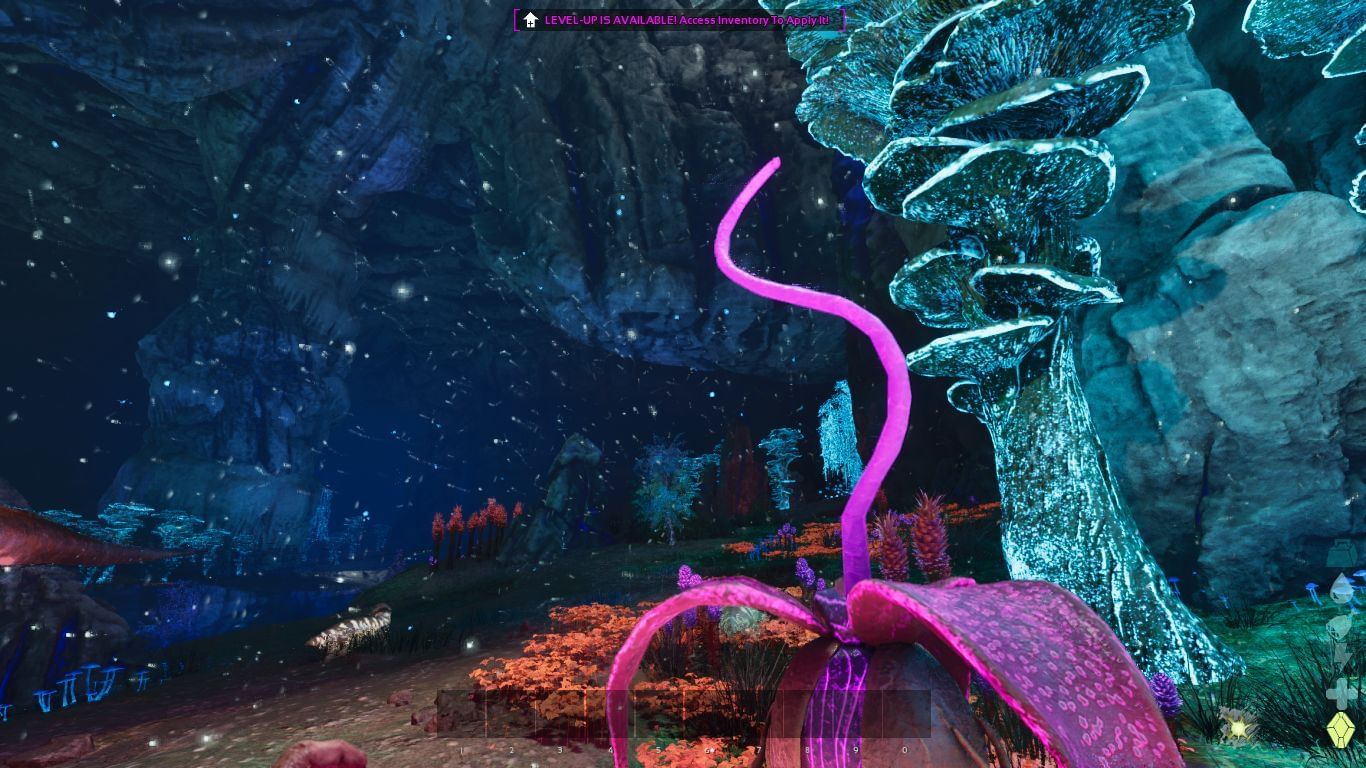Select hotbar slot 9

[855, 713]
